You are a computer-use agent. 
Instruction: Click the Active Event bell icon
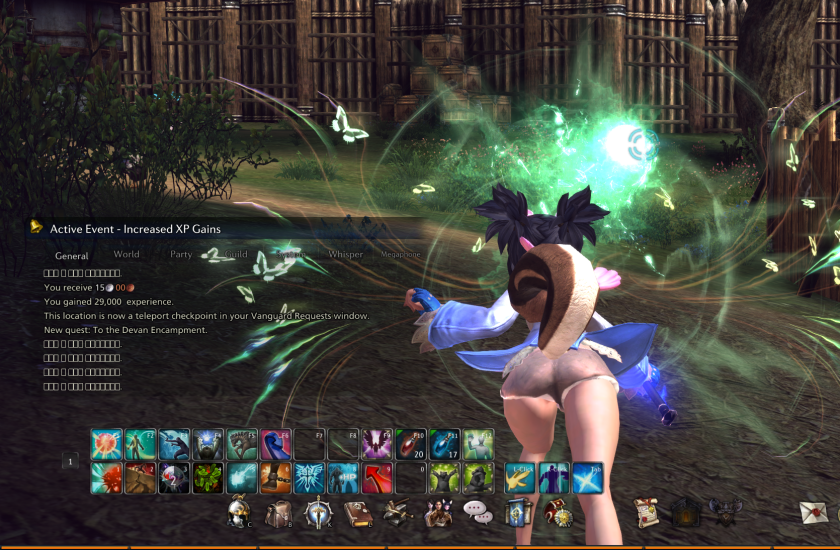(x=37, y=228)
